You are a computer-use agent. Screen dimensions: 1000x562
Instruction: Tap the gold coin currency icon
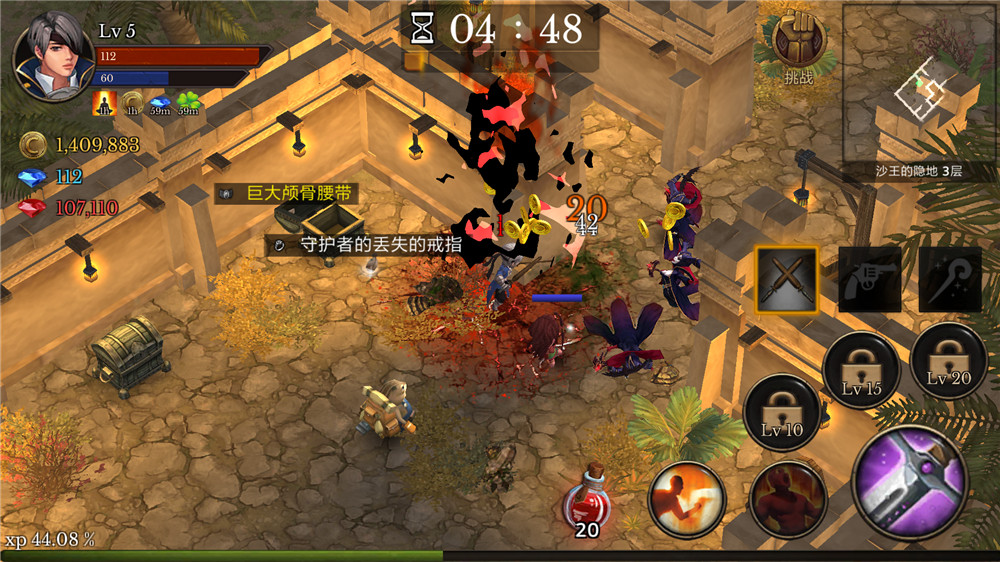tap(33, 146)
